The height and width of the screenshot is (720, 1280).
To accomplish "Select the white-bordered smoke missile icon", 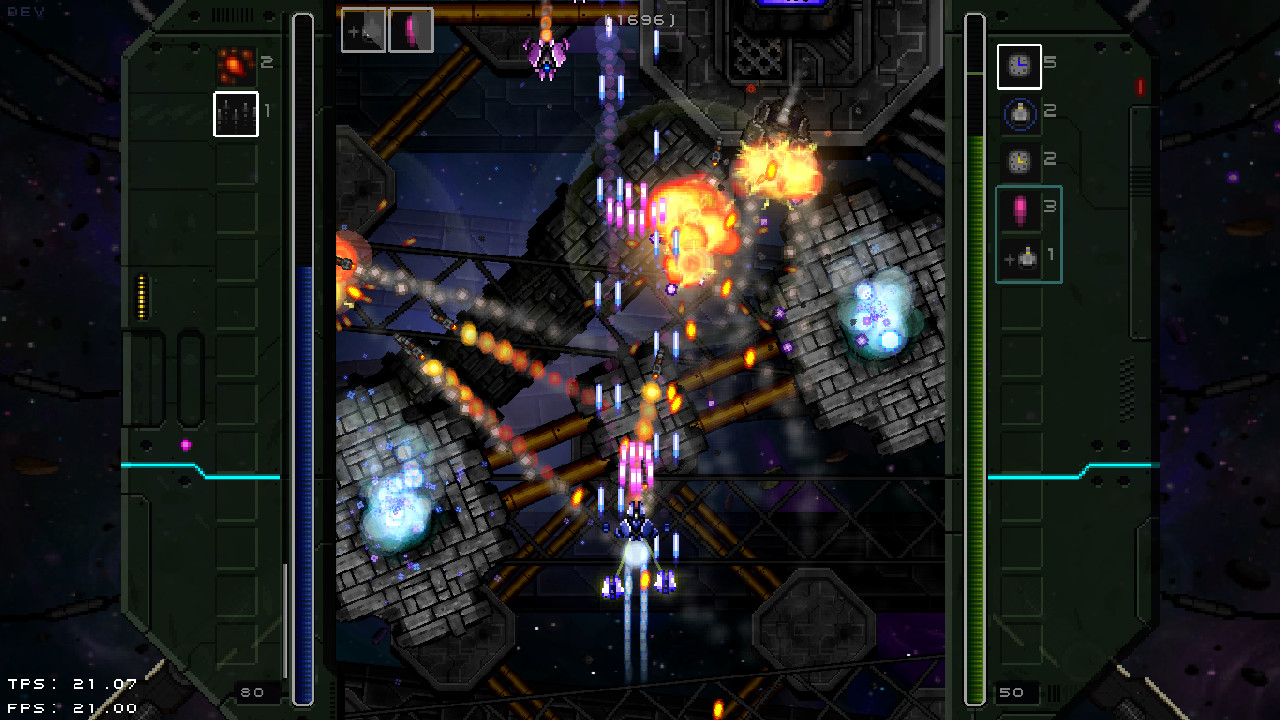I will (235, 113).
